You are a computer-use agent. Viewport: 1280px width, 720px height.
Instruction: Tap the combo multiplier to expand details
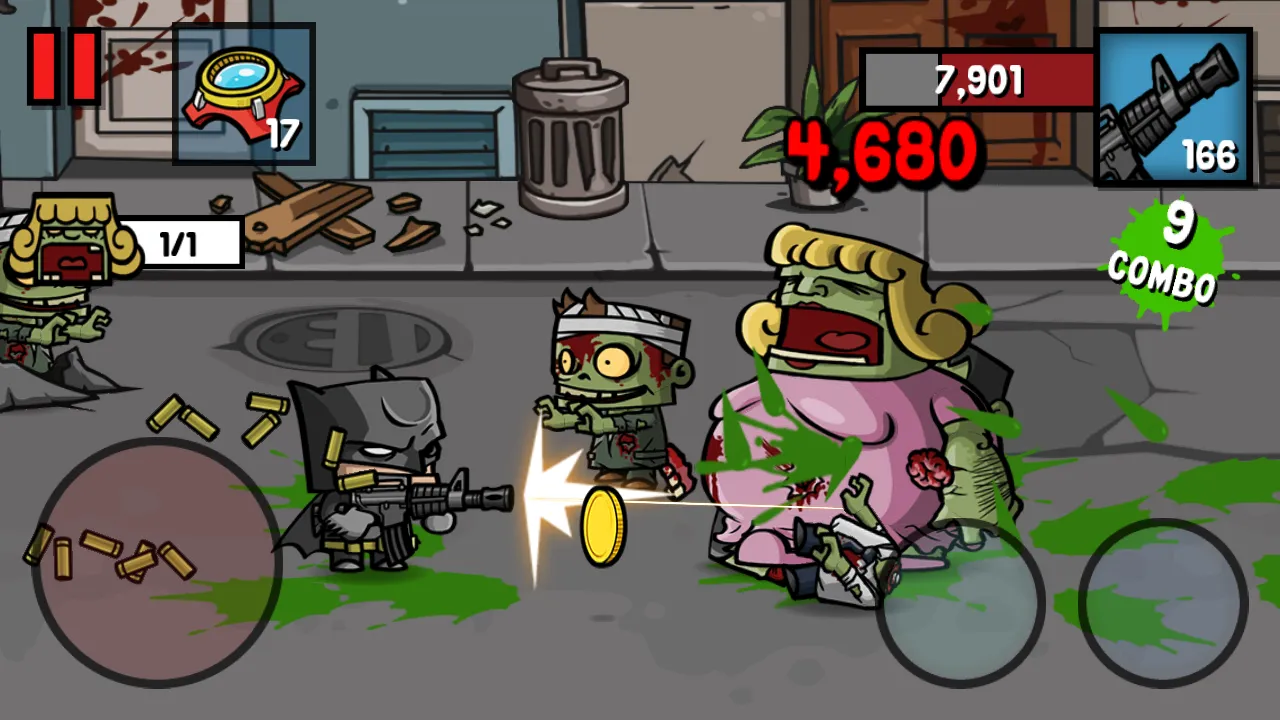click(1168, 250)
